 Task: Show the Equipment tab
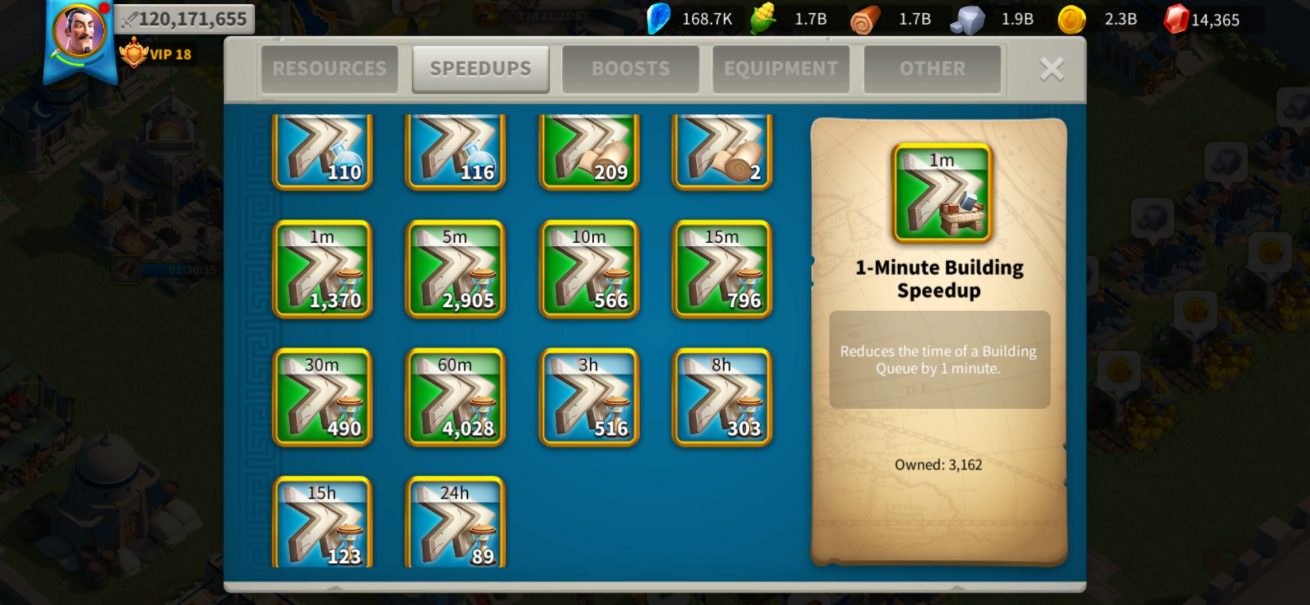[781, 69]
